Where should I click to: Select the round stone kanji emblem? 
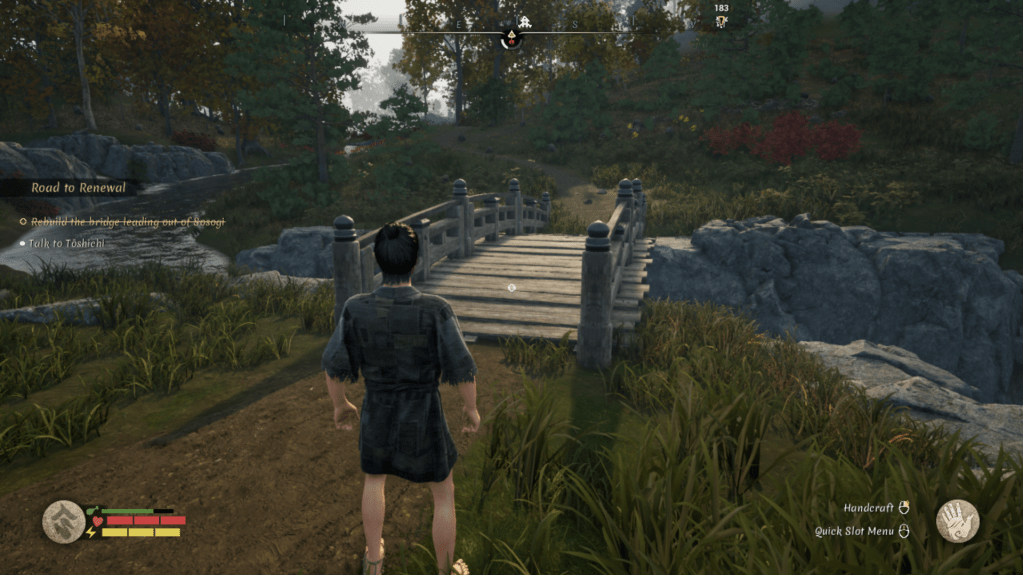tap(63, 521)
